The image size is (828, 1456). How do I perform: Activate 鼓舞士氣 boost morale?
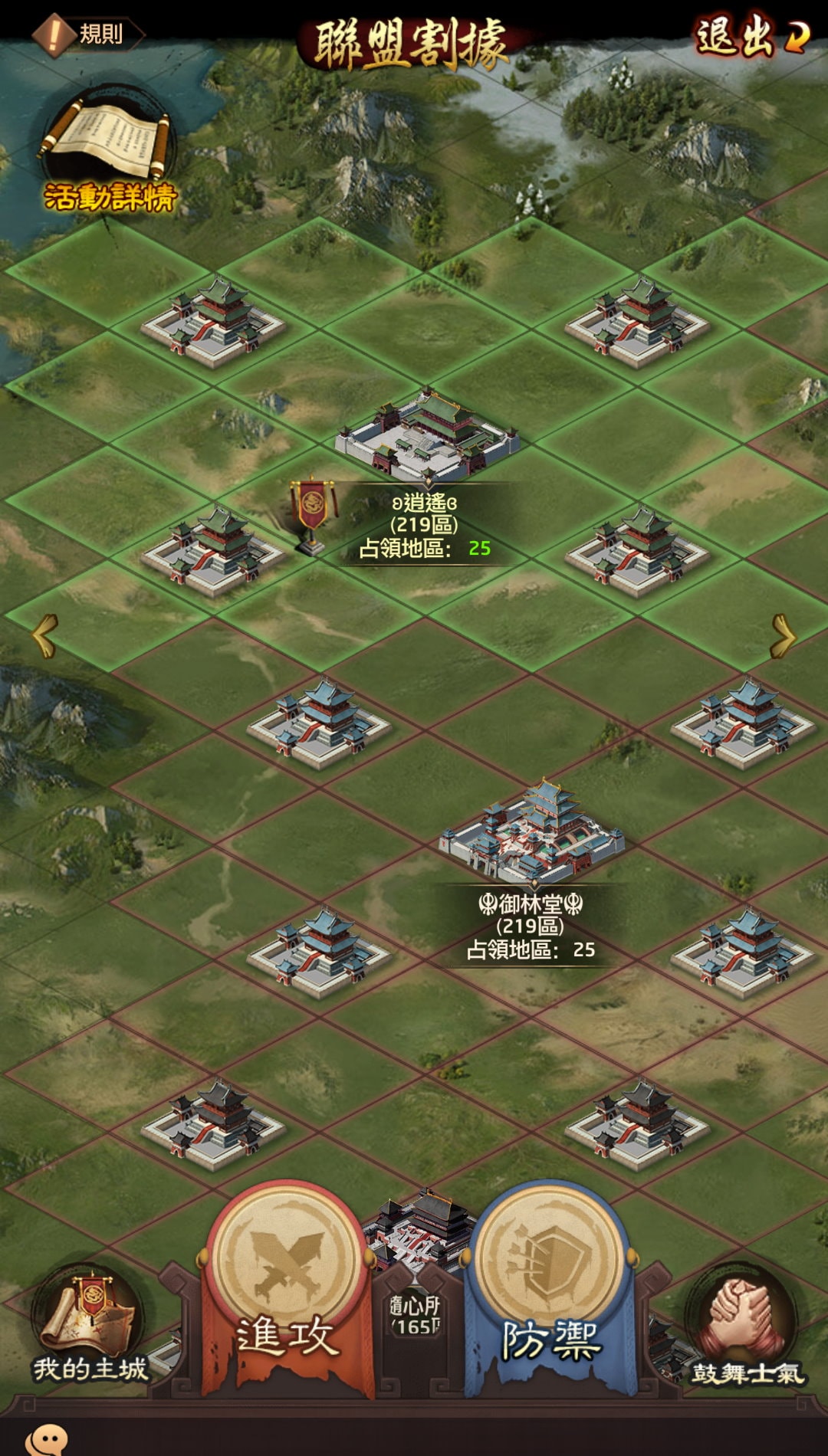[745, 1326]
